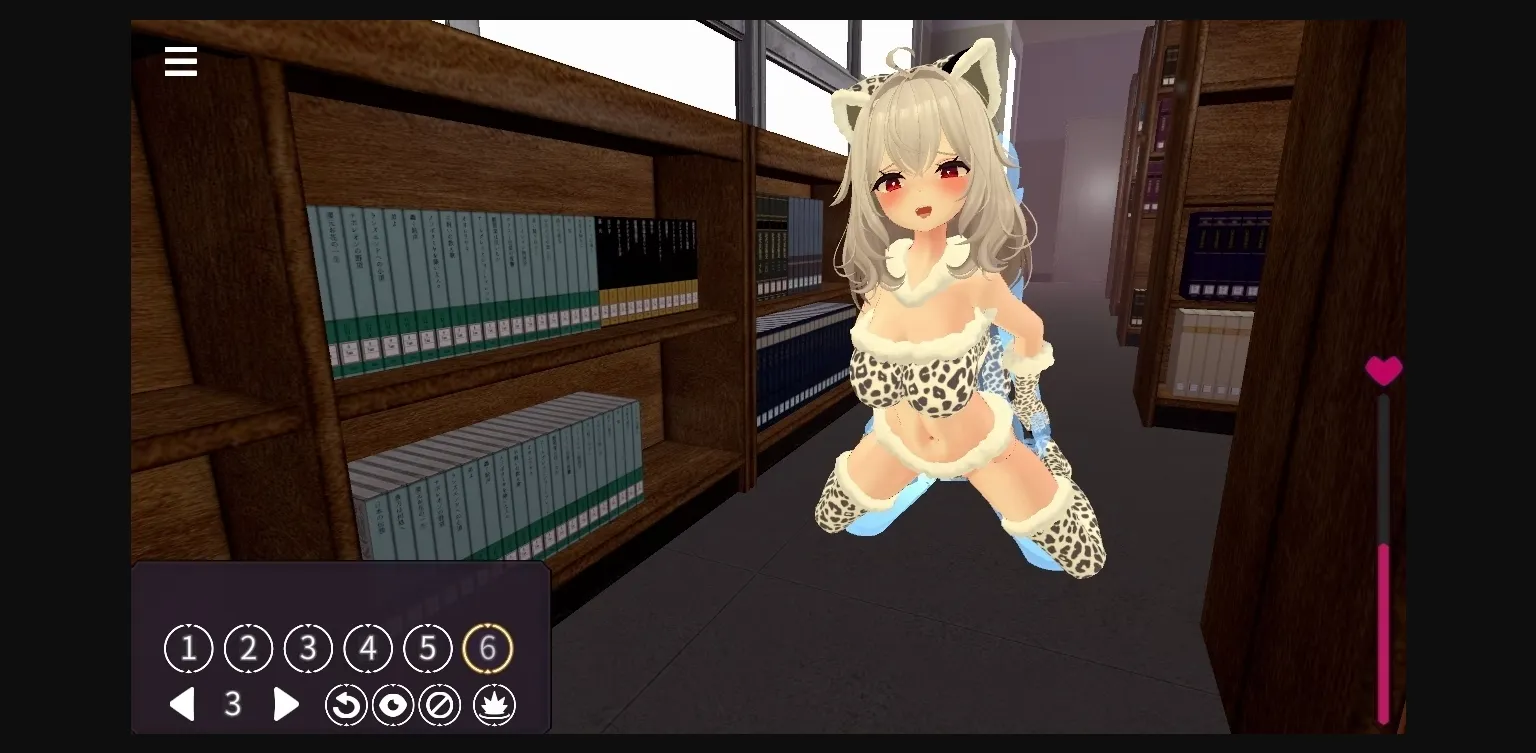This screenshot has width=1536, height=753.
Task: Select scene button 5
Action: (428, 648)
